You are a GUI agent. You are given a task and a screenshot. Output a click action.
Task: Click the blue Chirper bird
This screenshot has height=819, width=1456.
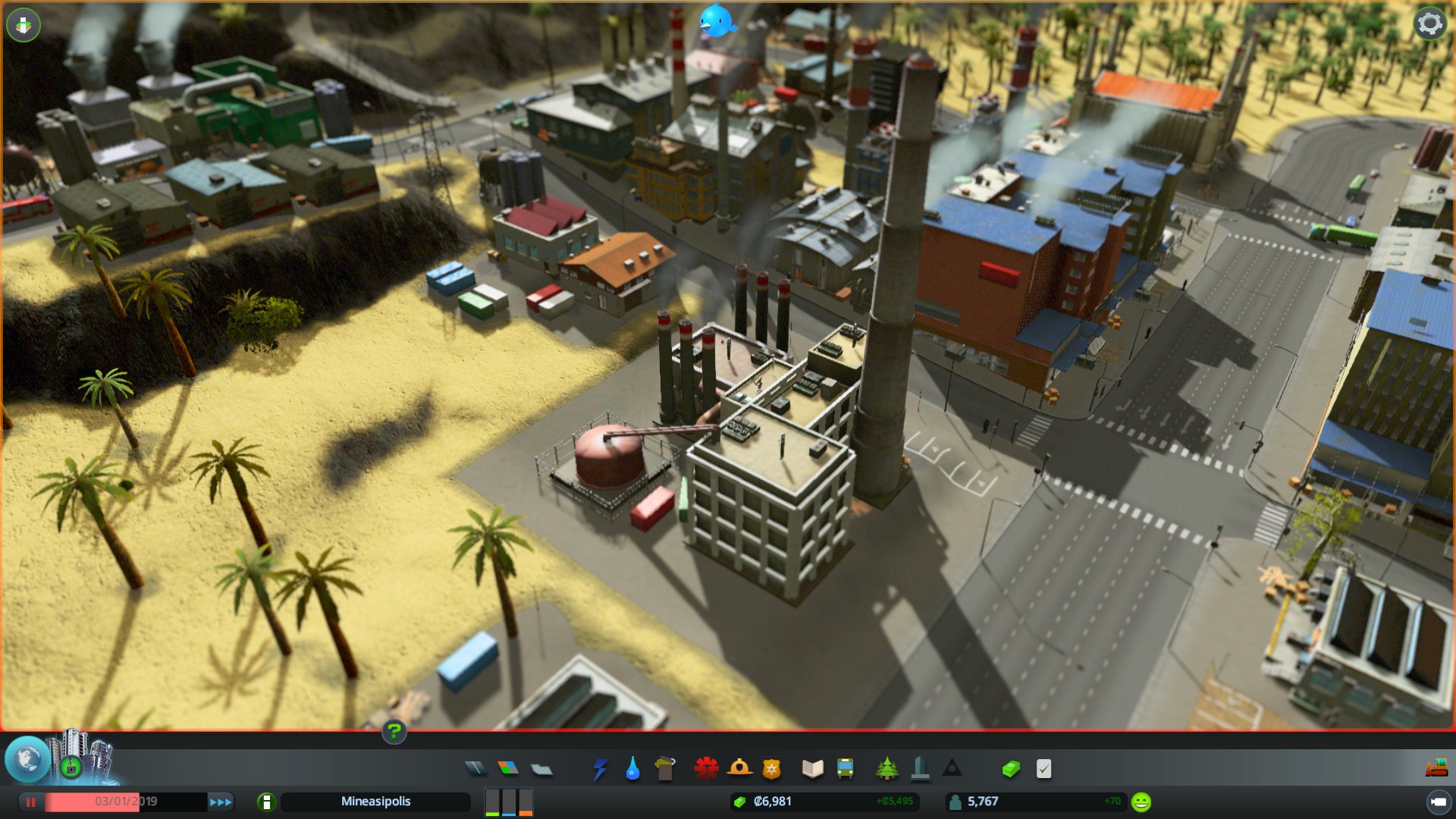pyautogui.click(x=716, y=20)
